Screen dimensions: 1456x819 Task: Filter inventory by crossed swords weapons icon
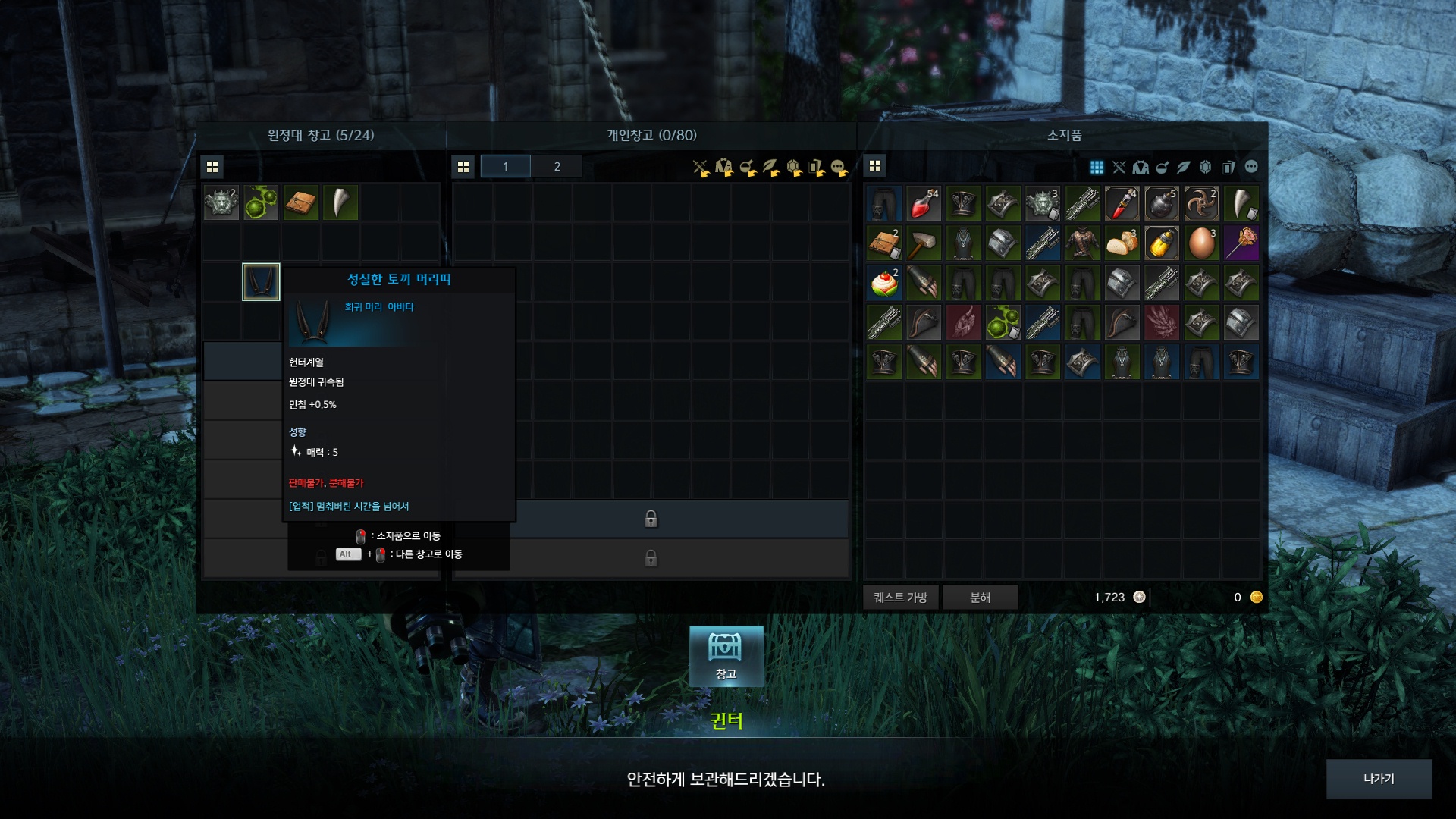click(1119, 167)
